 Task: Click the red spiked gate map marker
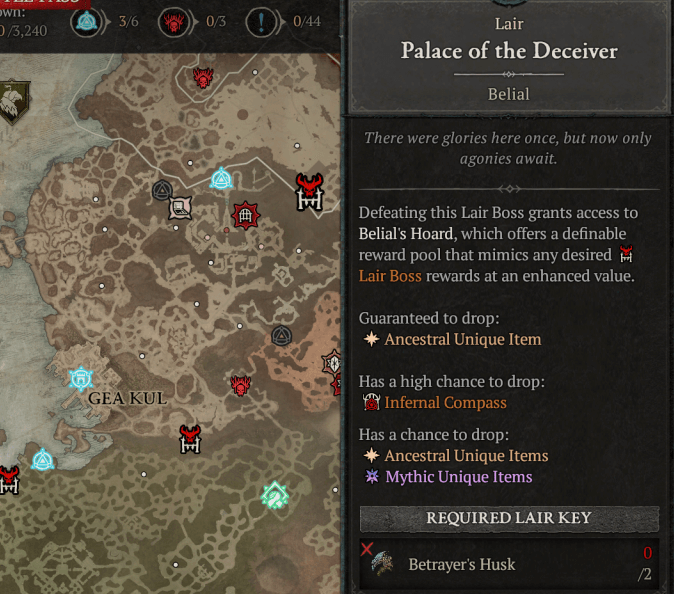(x=245, y=214)
